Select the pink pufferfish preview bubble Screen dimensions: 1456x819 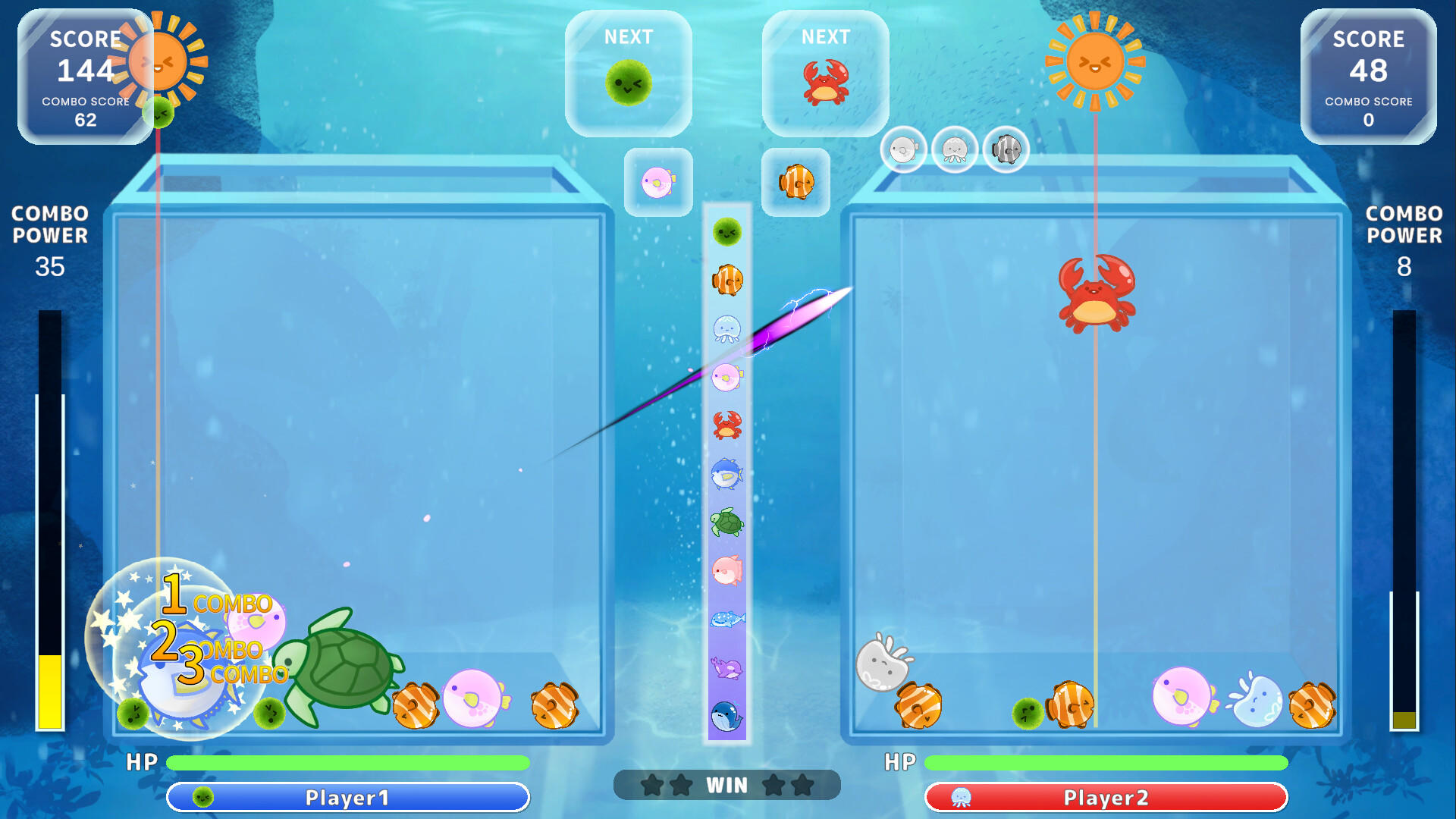click(x=657, y=182)
